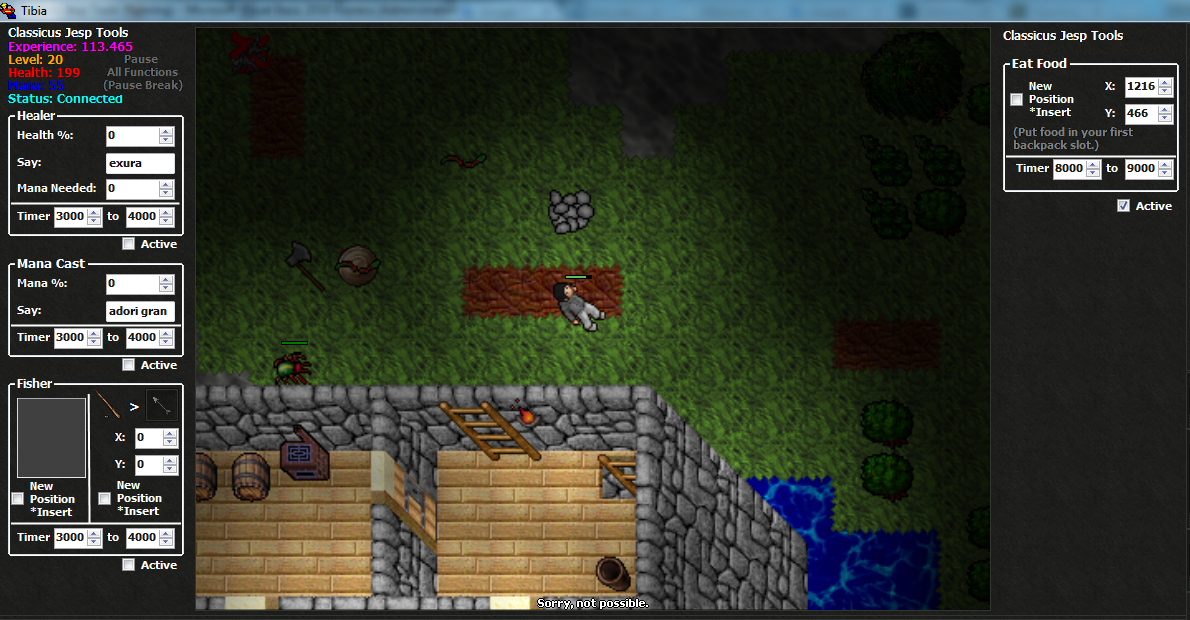Toggle the Healer Active checkbox

(129, 244)
